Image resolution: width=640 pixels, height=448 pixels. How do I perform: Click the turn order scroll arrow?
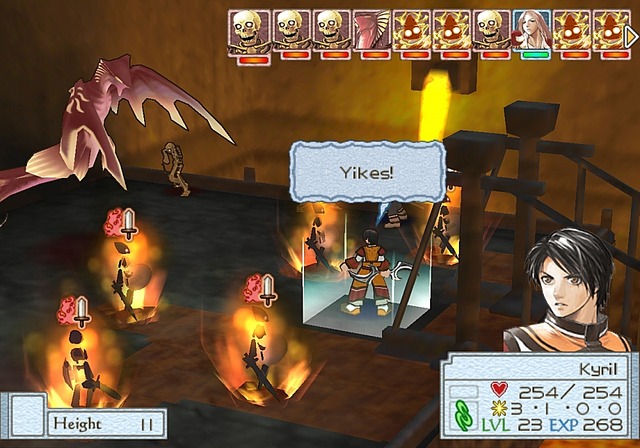click(631, 36)
